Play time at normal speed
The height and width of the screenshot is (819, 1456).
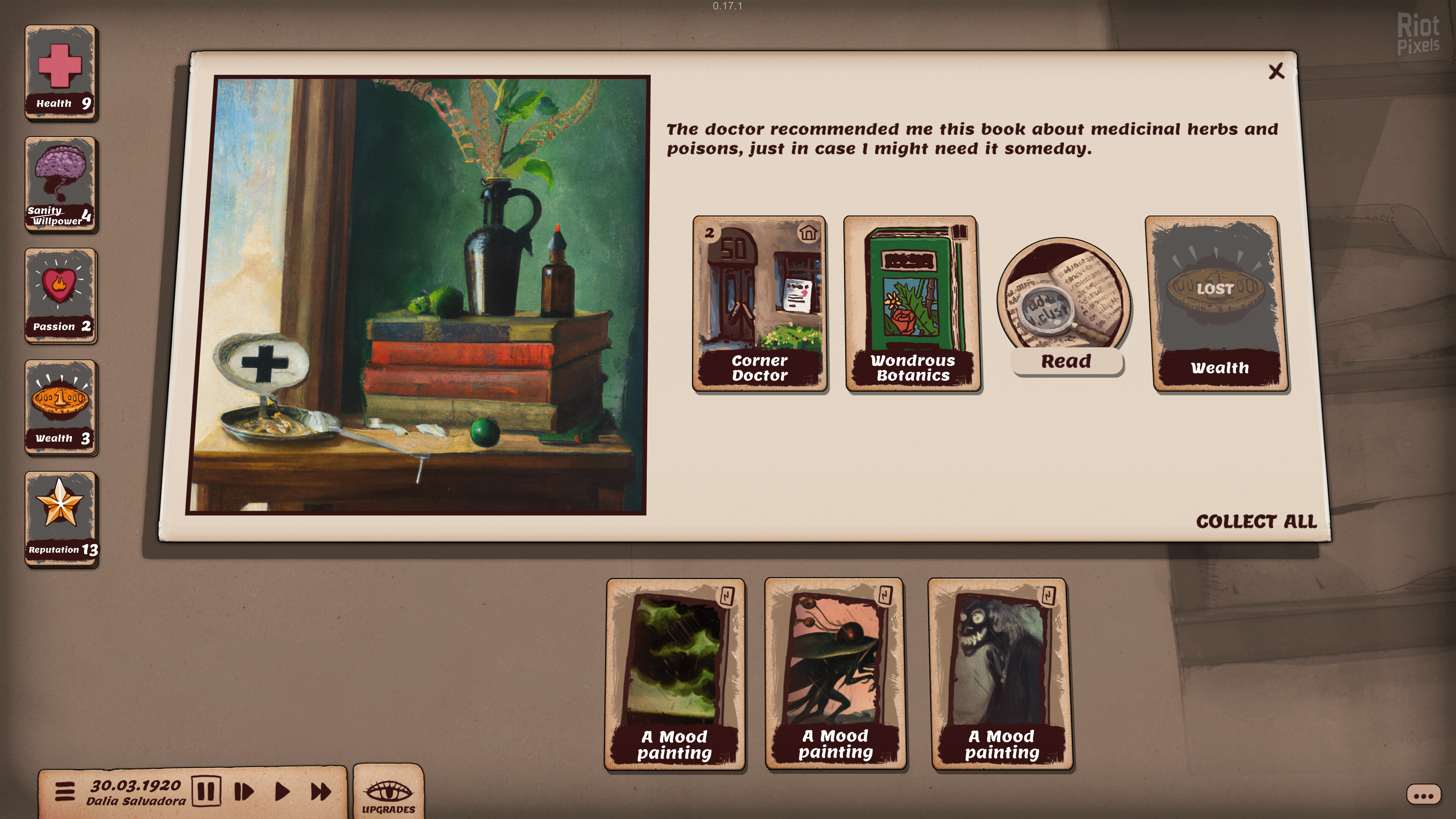click(282, 791)
